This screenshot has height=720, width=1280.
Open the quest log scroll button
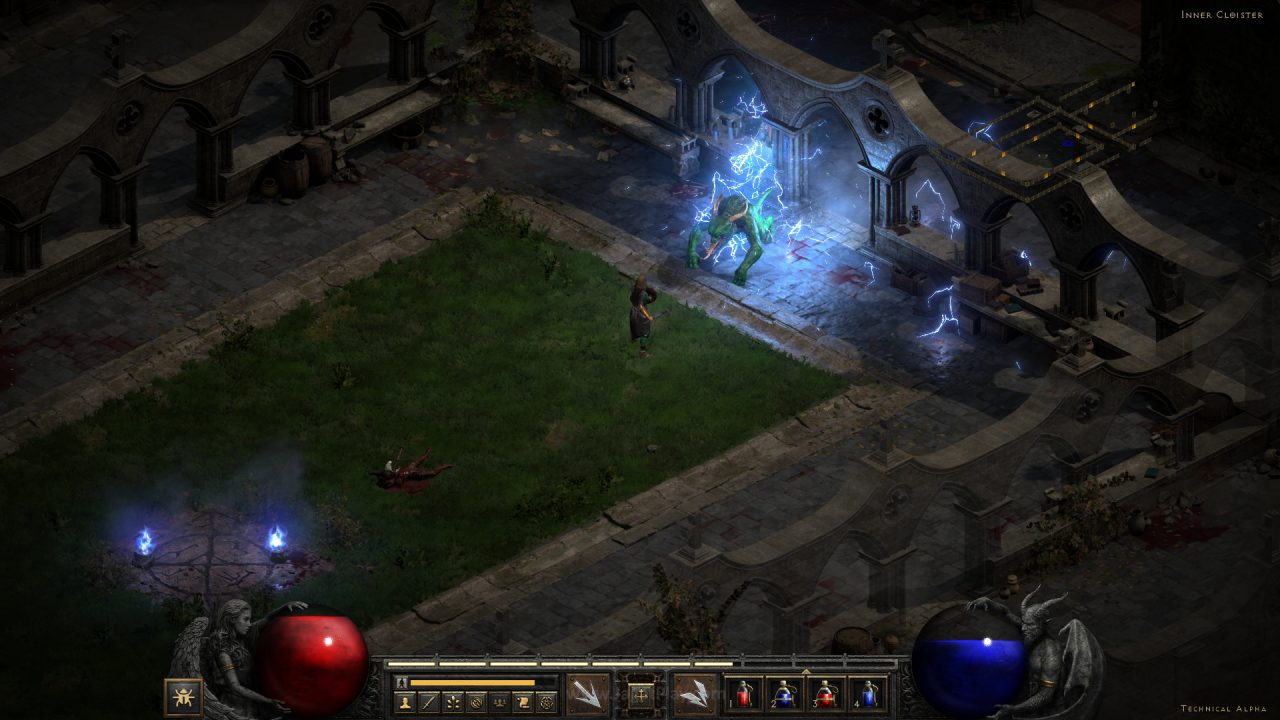click(522, 702)
